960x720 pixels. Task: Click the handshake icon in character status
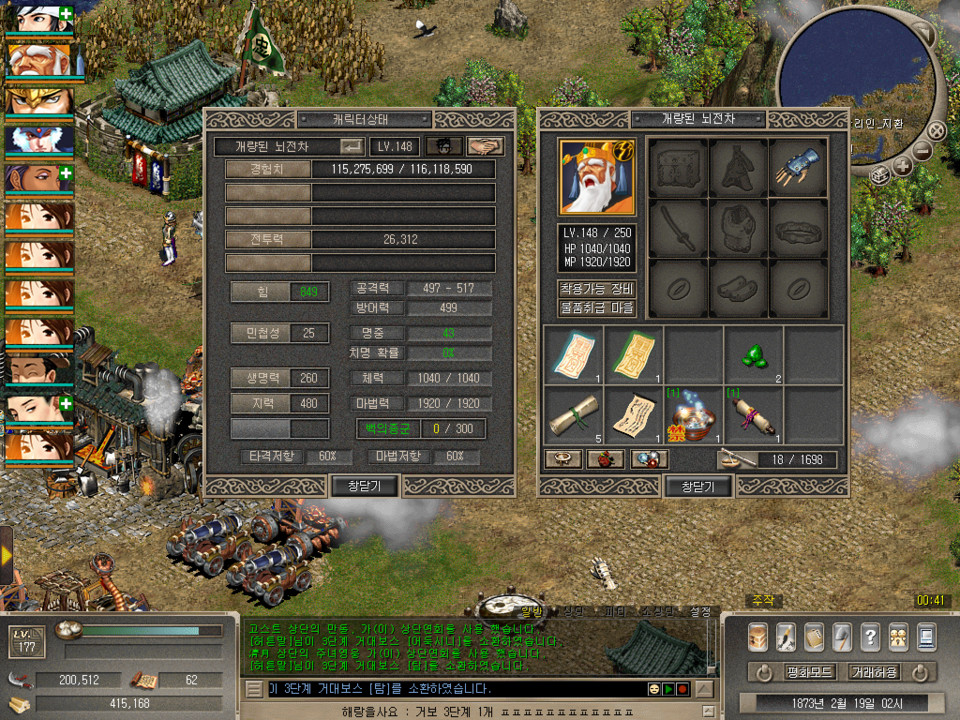(x=485, y=146)
